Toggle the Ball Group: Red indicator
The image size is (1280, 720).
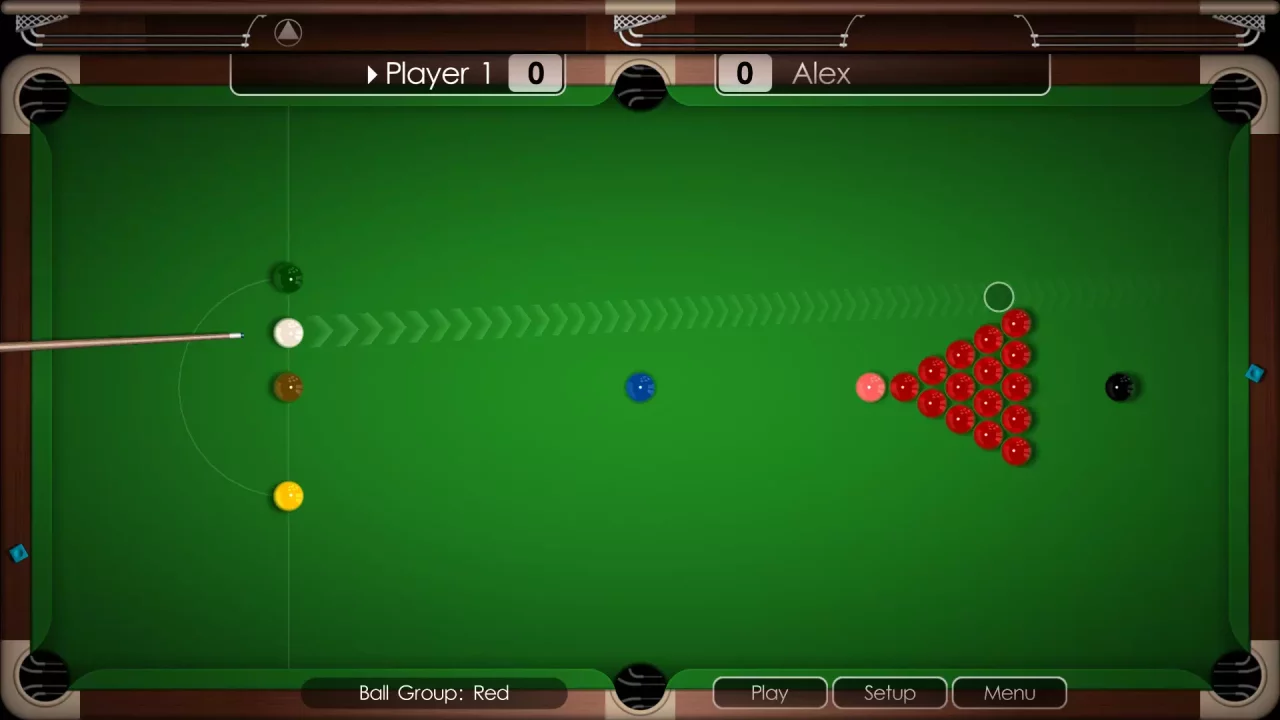[433, 692]
